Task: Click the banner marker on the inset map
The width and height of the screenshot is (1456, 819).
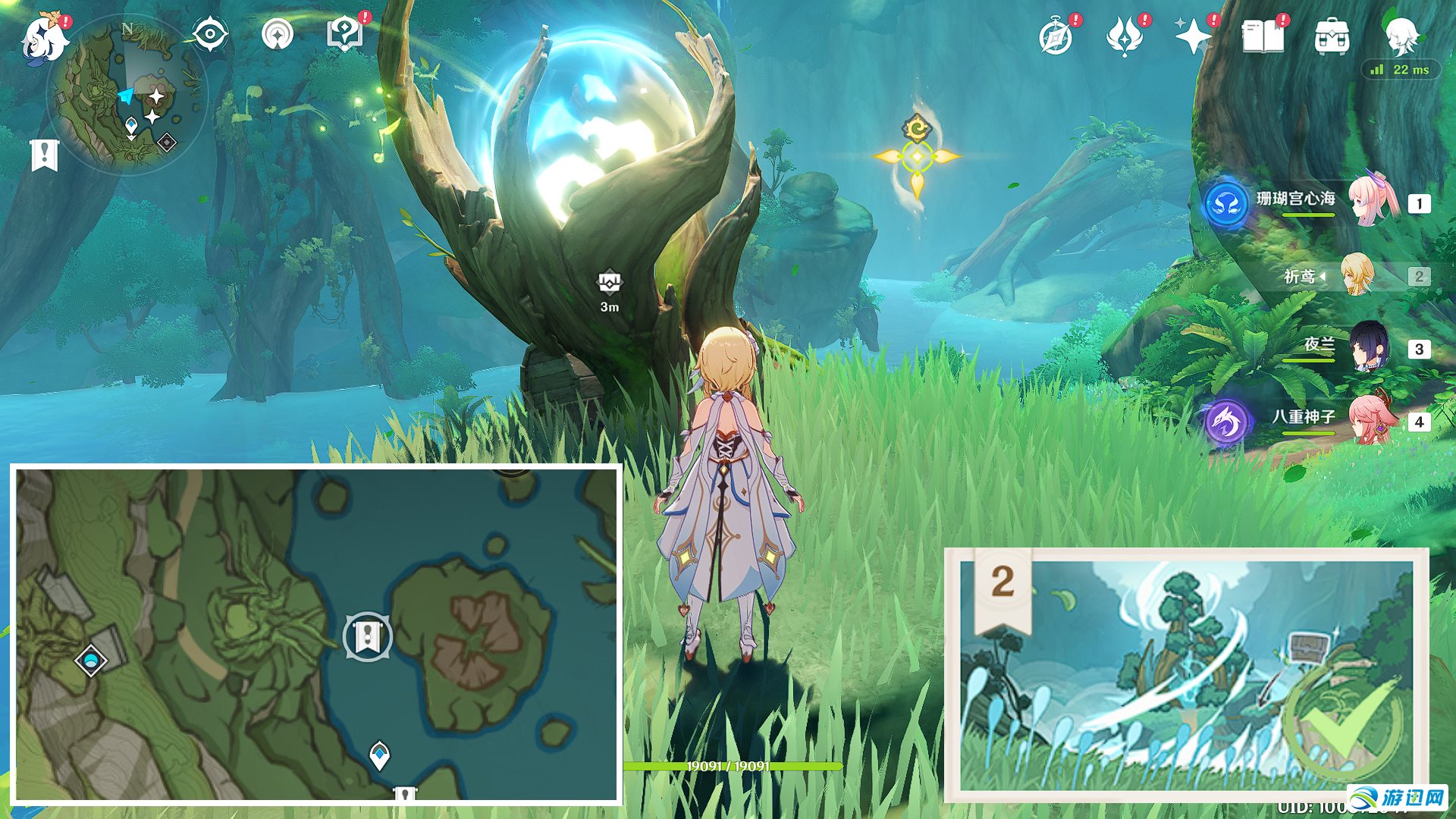Action: pyautogui.click(x=368, y=637)
